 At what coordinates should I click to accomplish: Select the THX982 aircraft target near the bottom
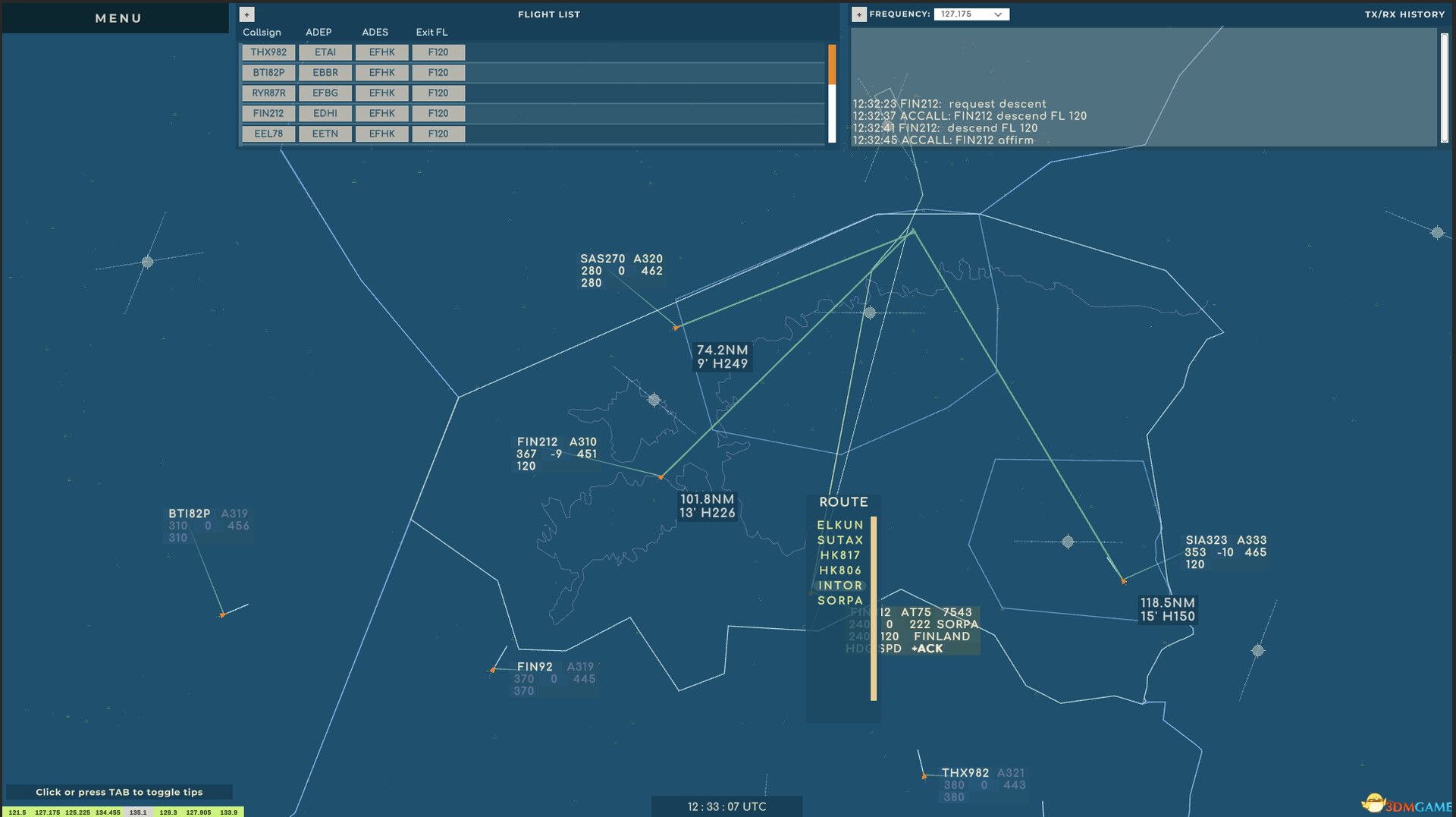[925, 776]
